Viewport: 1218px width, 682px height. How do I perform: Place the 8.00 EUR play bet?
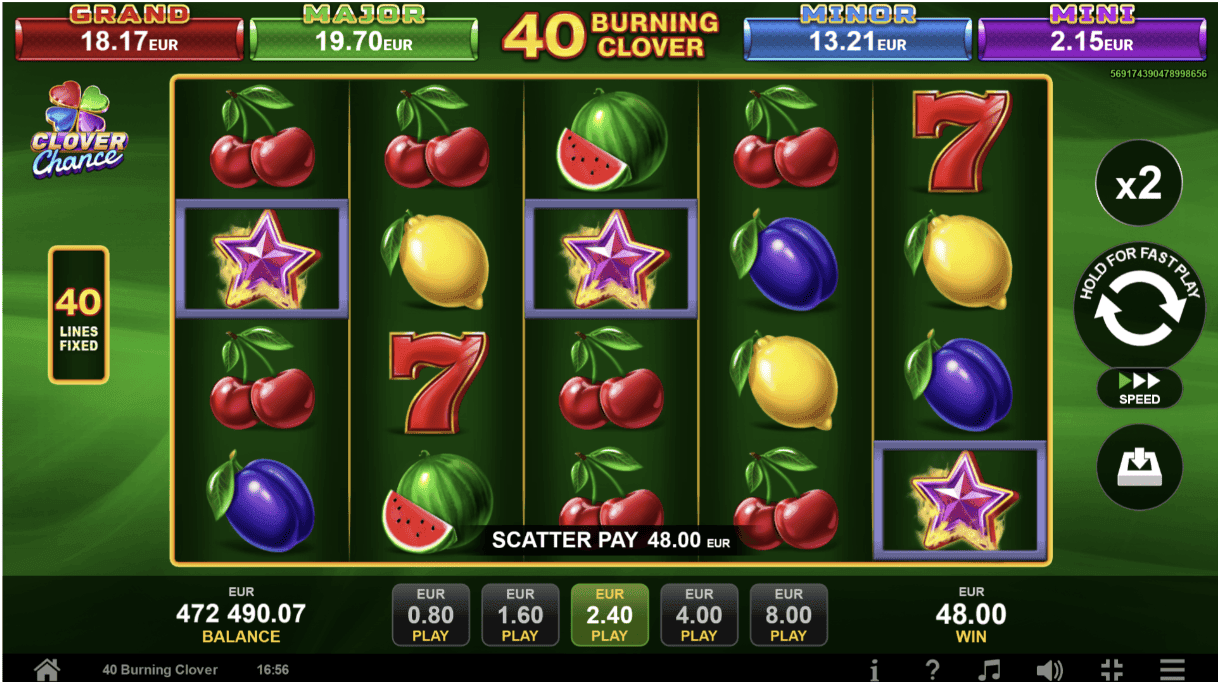tap(788, 615)
